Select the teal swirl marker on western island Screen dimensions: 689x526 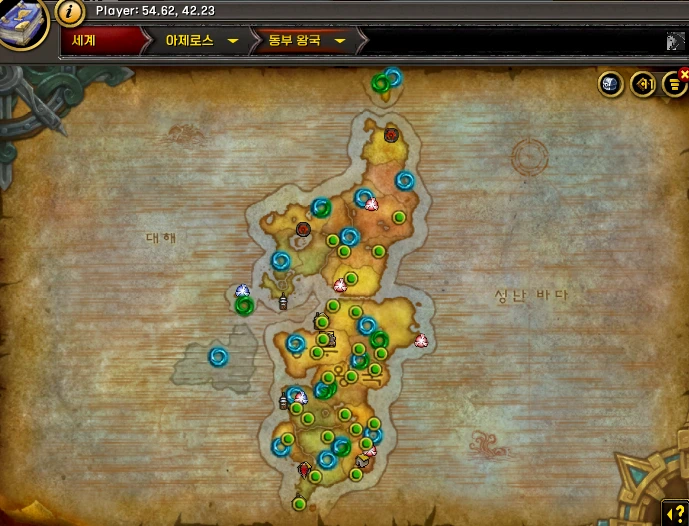[218, 356]
